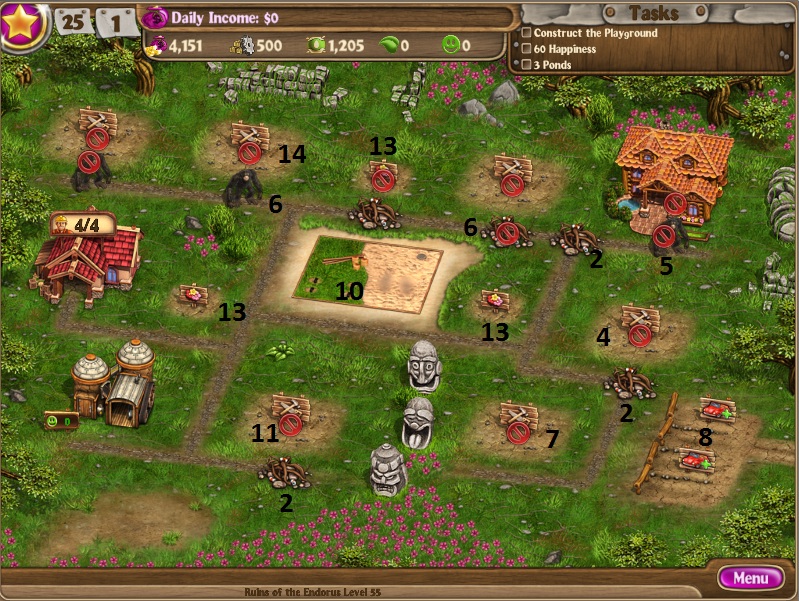Viewport: 799px width, 601px height.
Task: Open the purple Menu button
Action: [750, 578]
